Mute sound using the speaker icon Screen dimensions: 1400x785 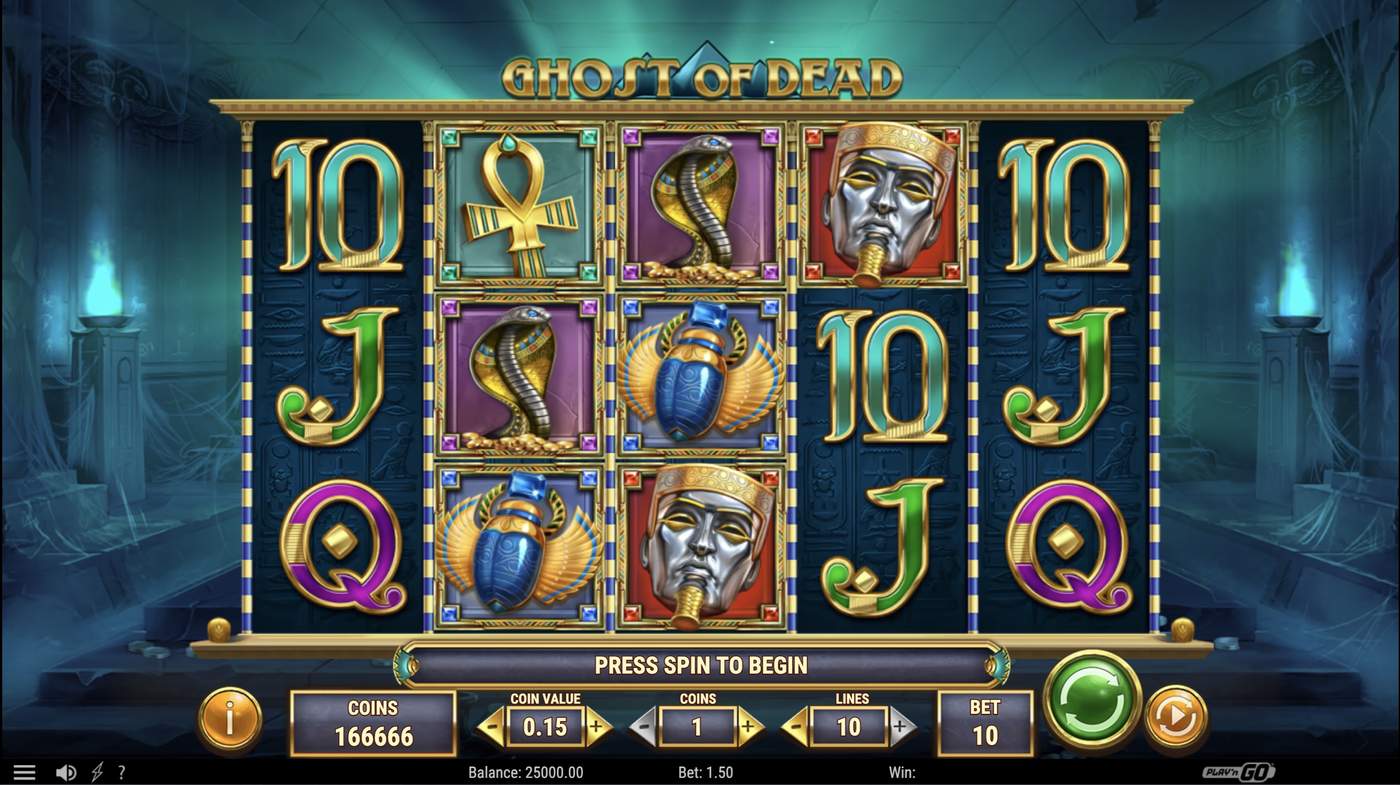tap(66, 771)
